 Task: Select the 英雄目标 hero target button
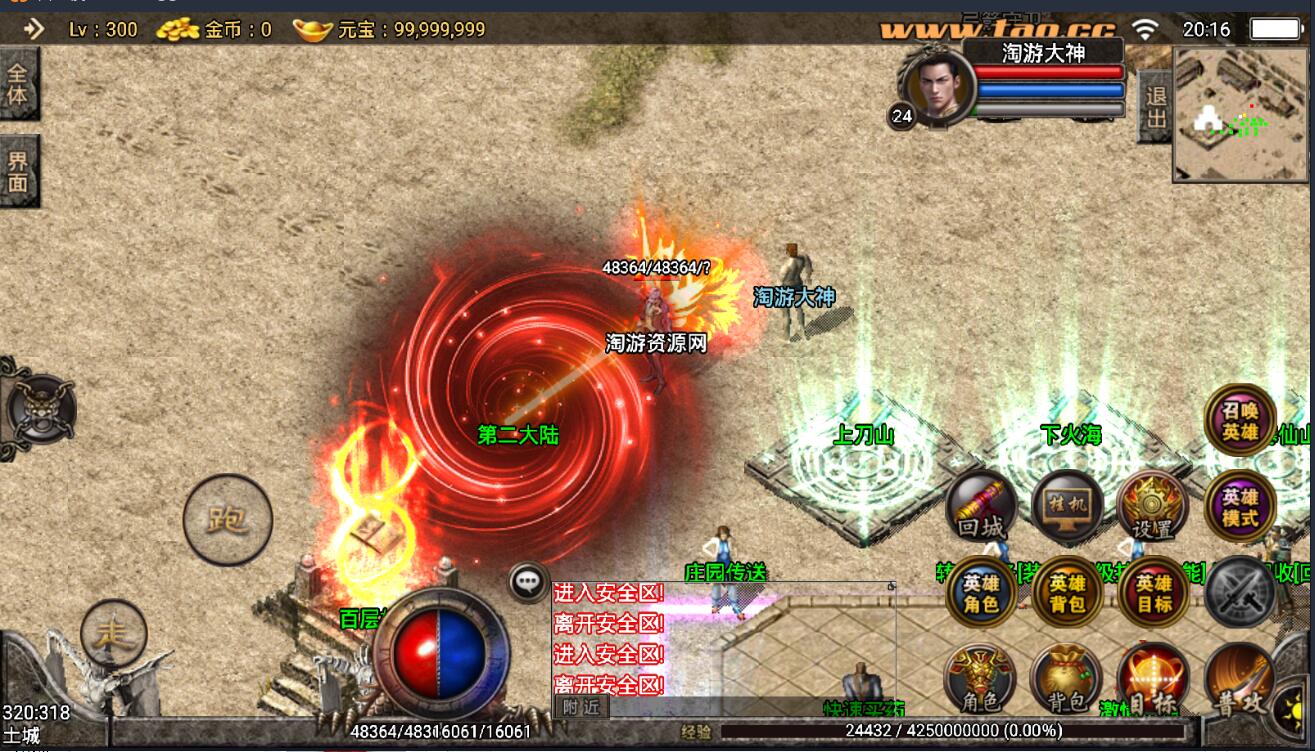point(1153,593)
